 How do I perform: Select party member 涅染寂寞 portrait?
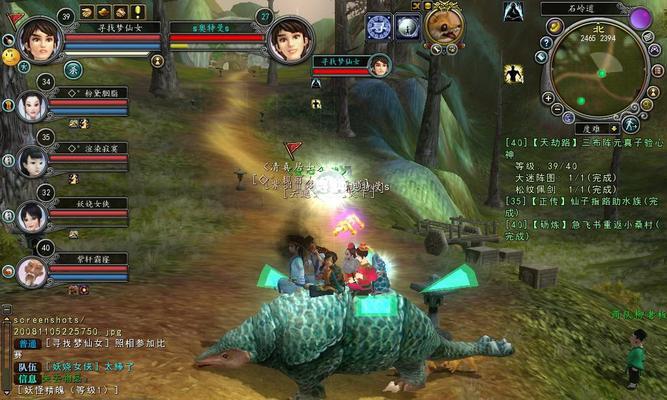[x=30, y=162]
